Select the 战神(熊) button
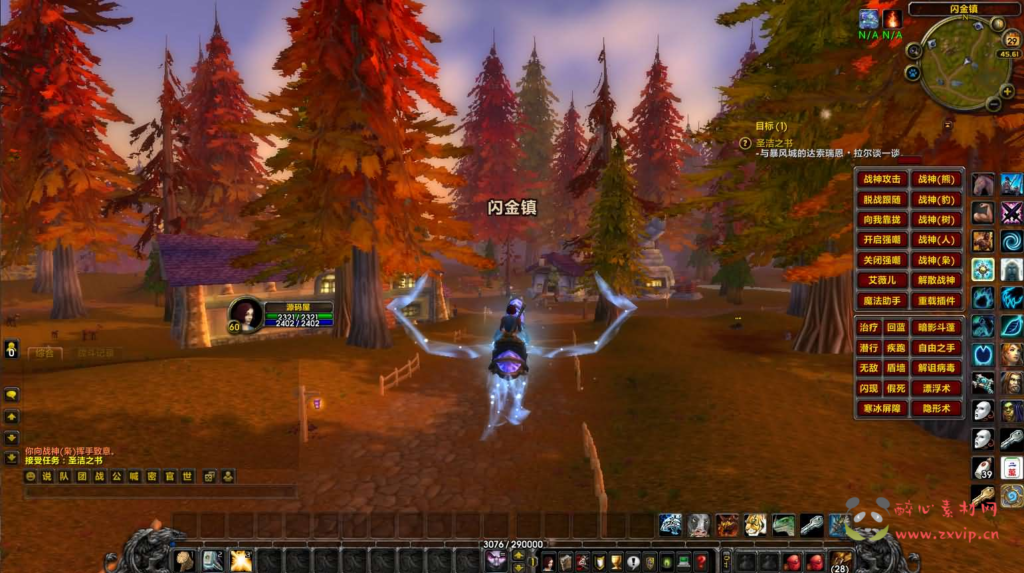This screenshot has height=573, width=1024. pyautogui.click(x=938, y=180)
